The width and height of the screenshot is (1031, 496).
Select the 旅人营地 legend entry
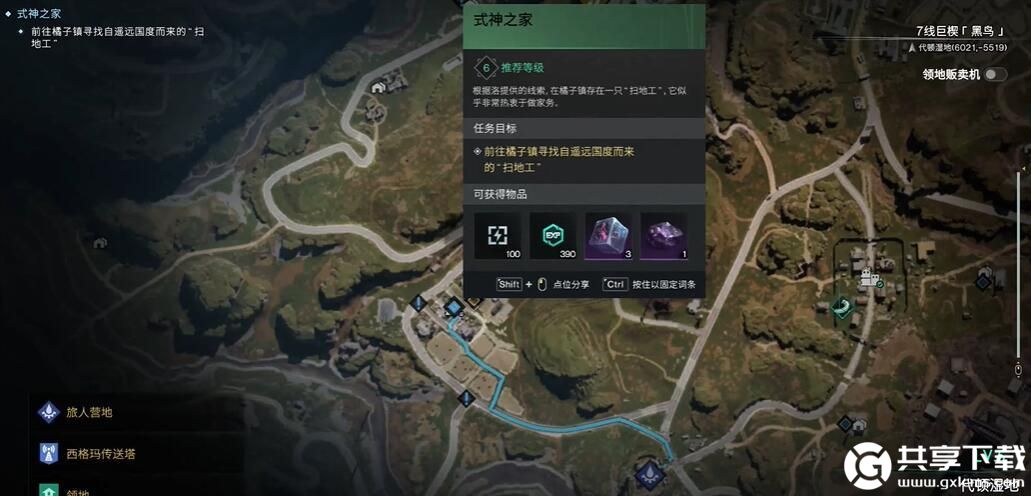[x=89, y=412]
